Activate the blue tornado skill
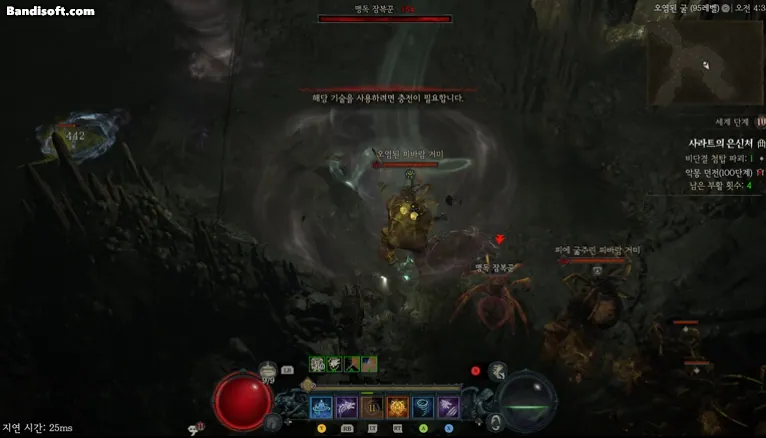 (422, 407)
